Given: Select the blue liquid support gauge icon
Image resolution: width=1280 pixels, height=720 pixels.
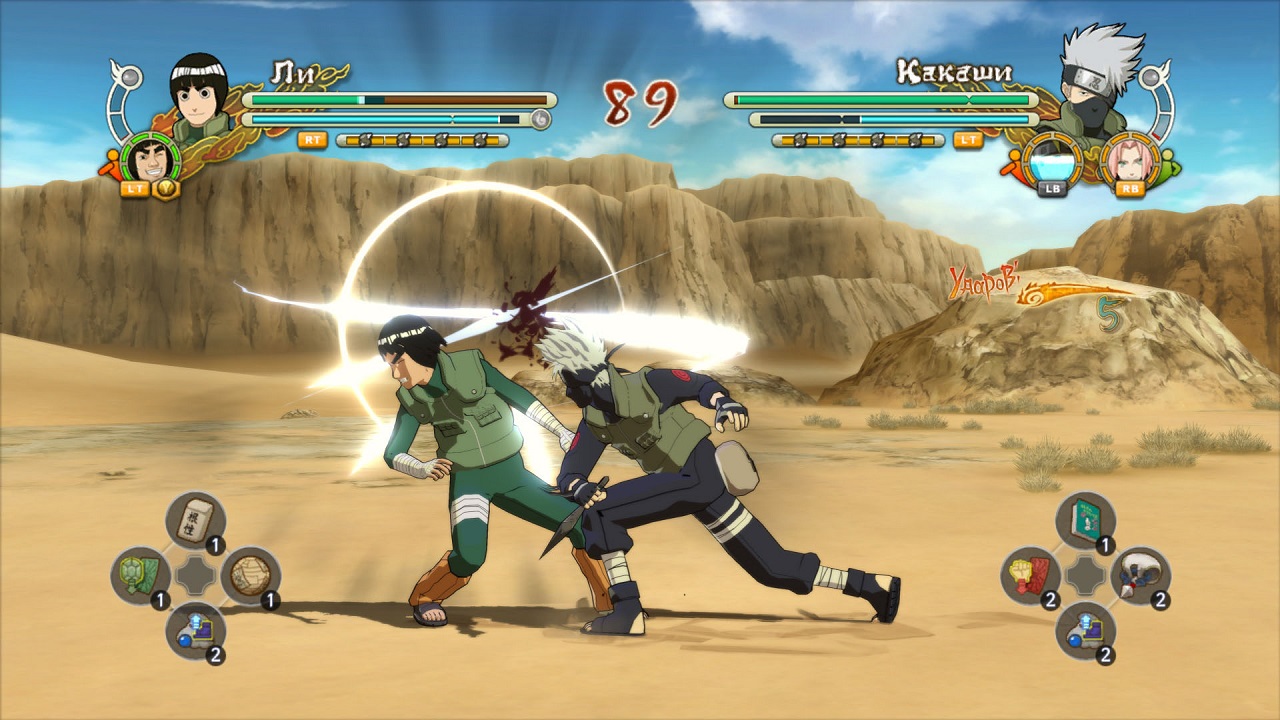Looking at the screenshot, I should coord(1049,160).
